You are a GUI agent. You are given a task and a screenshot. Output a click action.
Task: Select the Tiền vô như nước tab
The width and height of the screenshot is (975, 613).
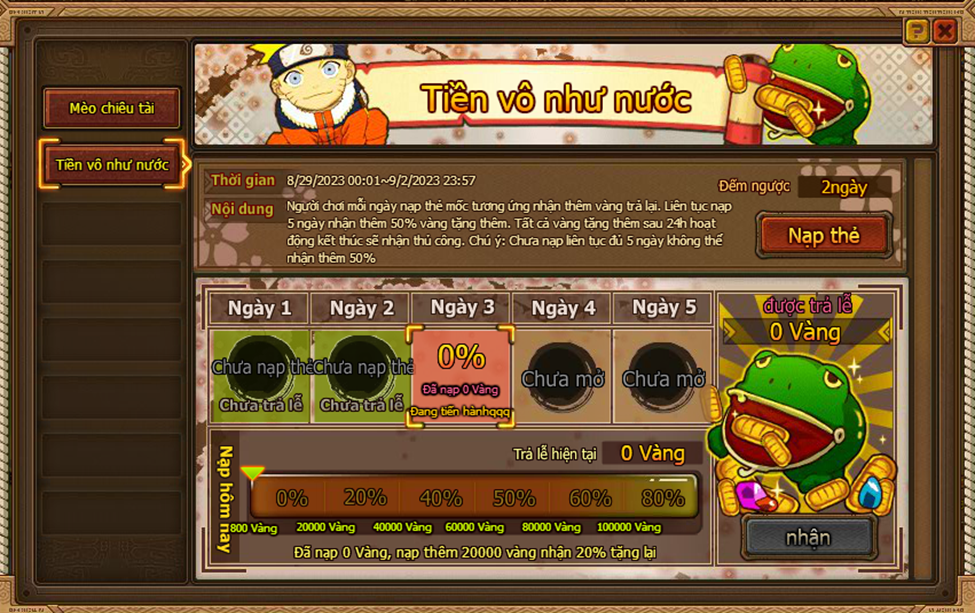[111, 165]
